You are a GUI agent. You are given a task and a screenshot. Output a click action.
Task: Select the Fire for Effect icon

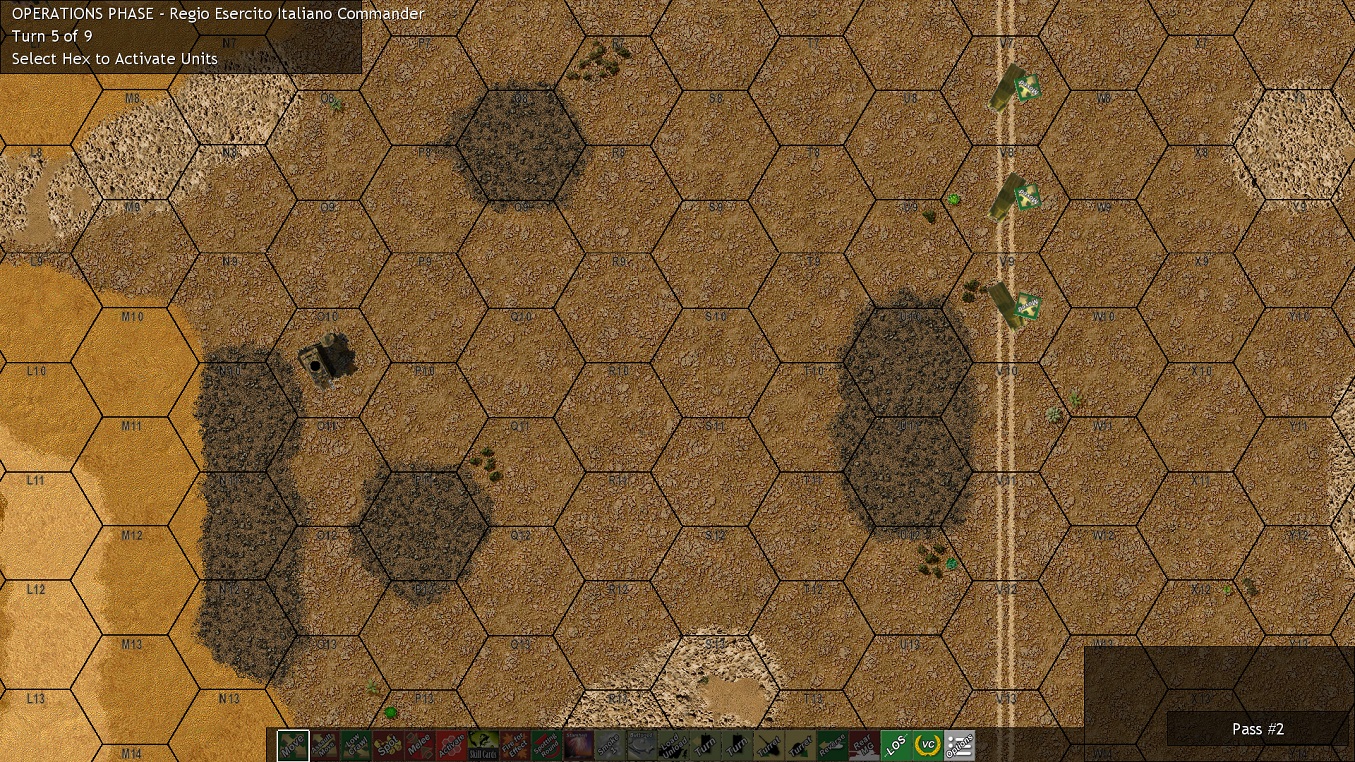tap(516, 744)
